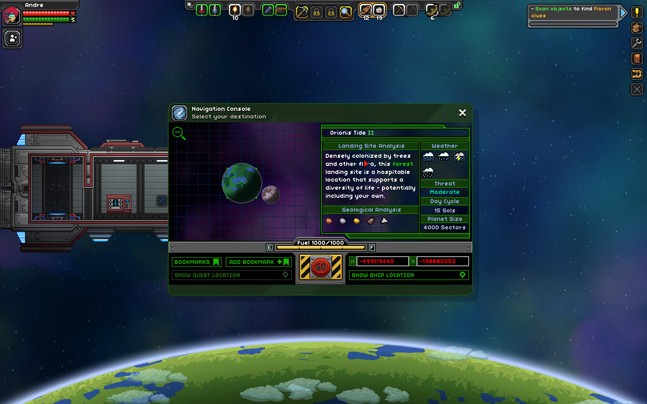Open the quest journal exclamation icon
This screenshot has height=404, width=647.
[637, 13]
